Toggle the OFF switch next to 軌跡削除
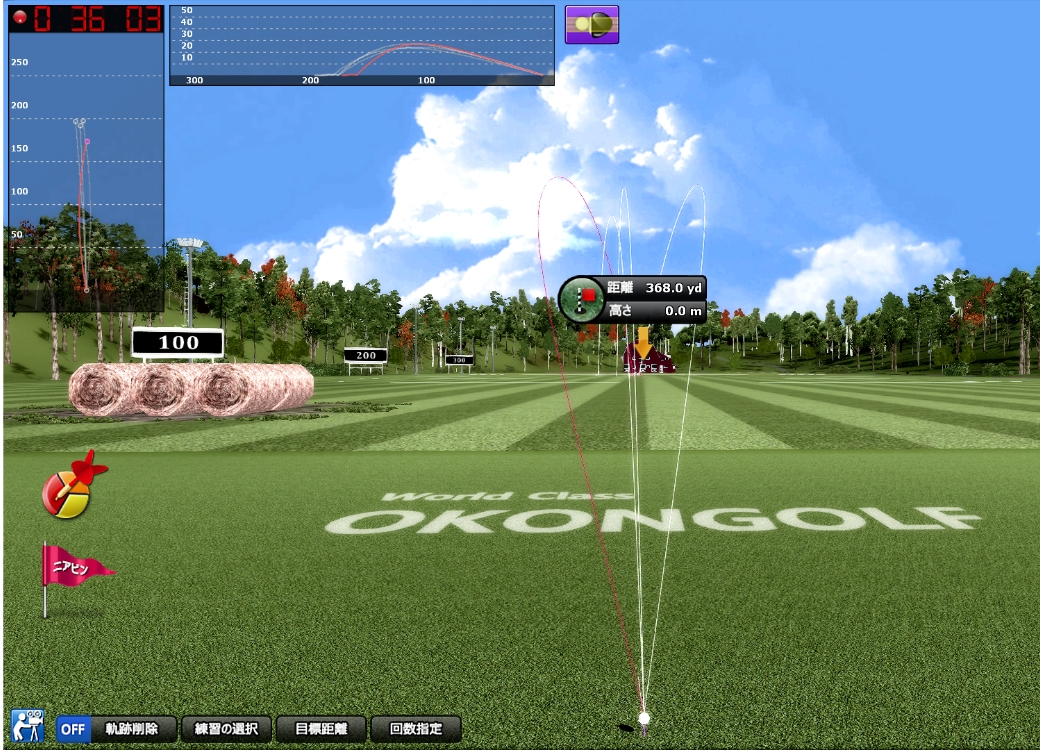1040x750 pixels. pyautogui.click(x=73, y=728)
